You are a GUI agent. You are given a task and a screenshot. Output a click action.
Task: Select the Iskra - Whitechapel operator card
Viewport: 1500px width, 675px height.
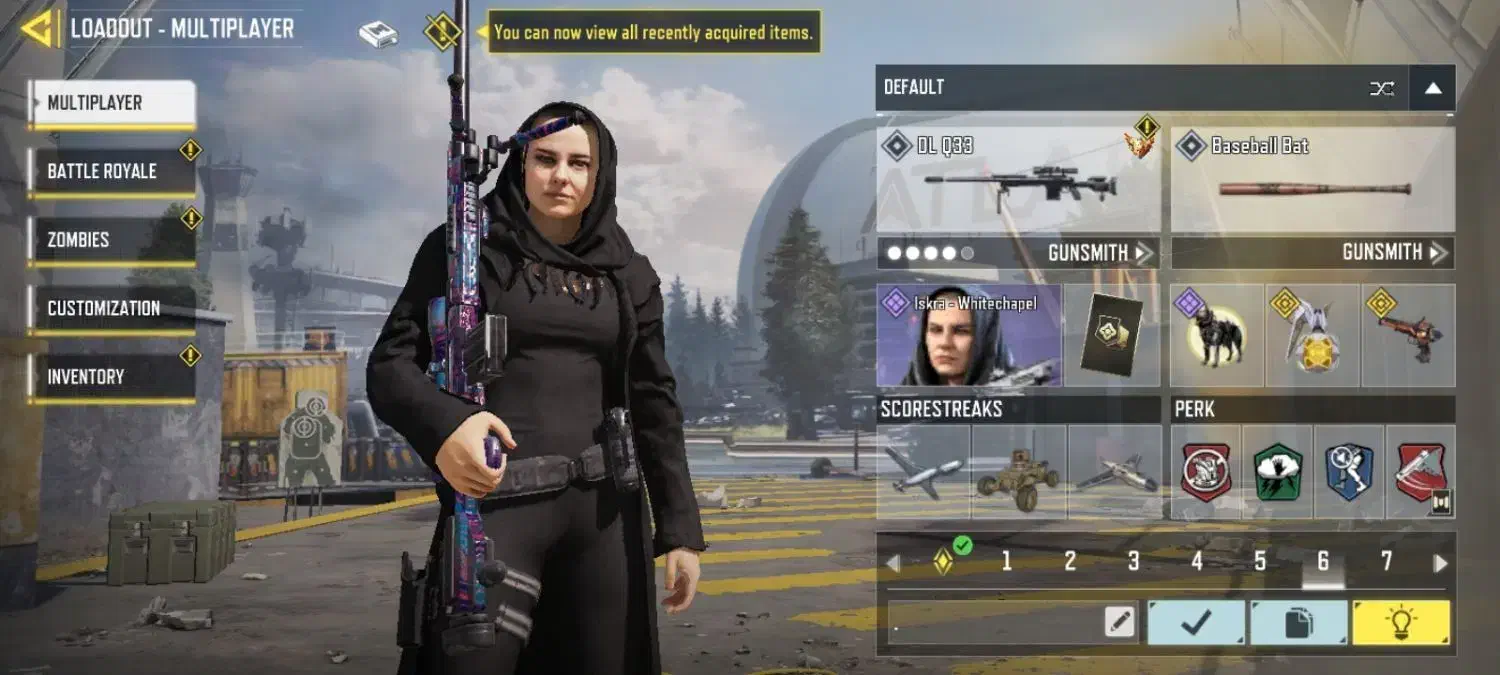tap(968, 336)
